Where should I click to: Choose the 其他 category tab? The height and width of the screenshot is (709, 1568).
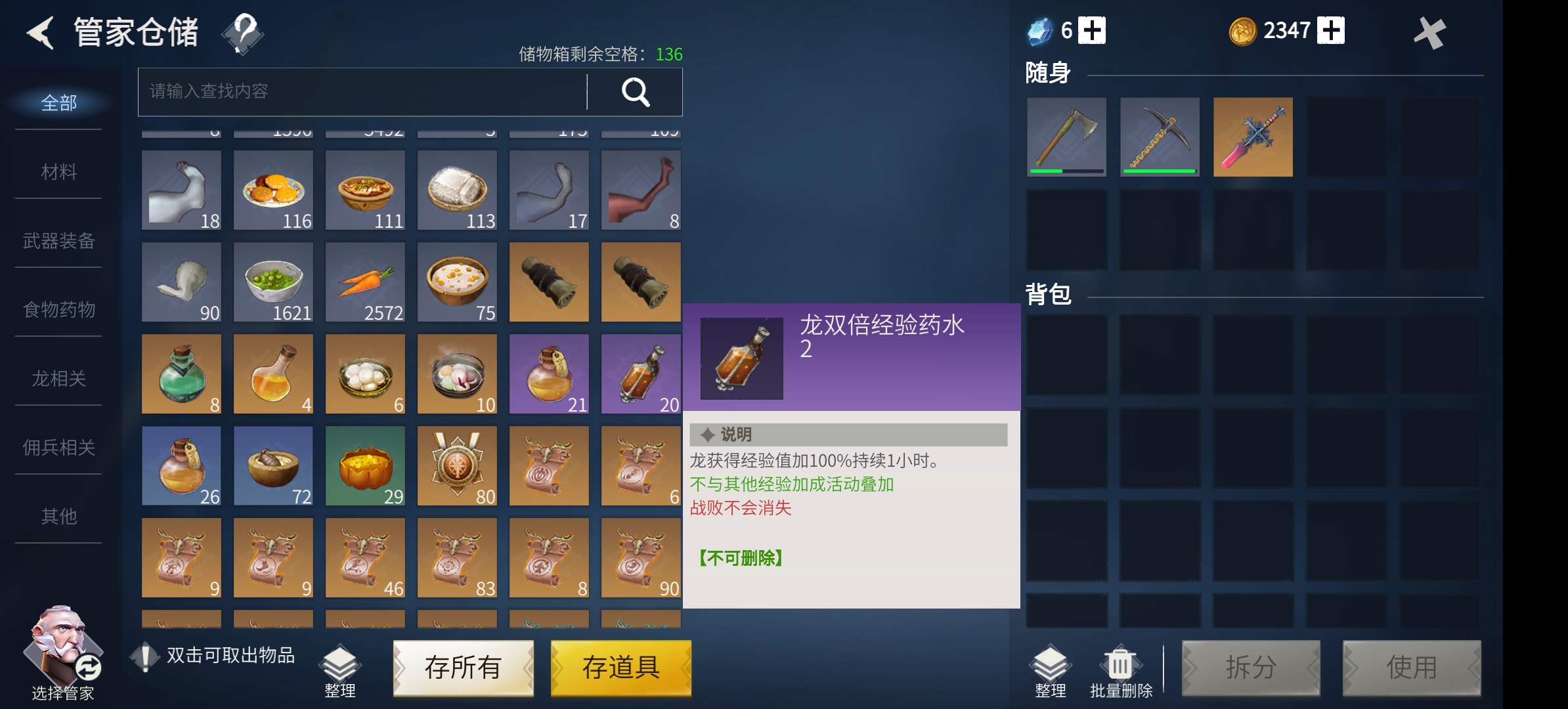pyautogui.click(x=59, y=517)
